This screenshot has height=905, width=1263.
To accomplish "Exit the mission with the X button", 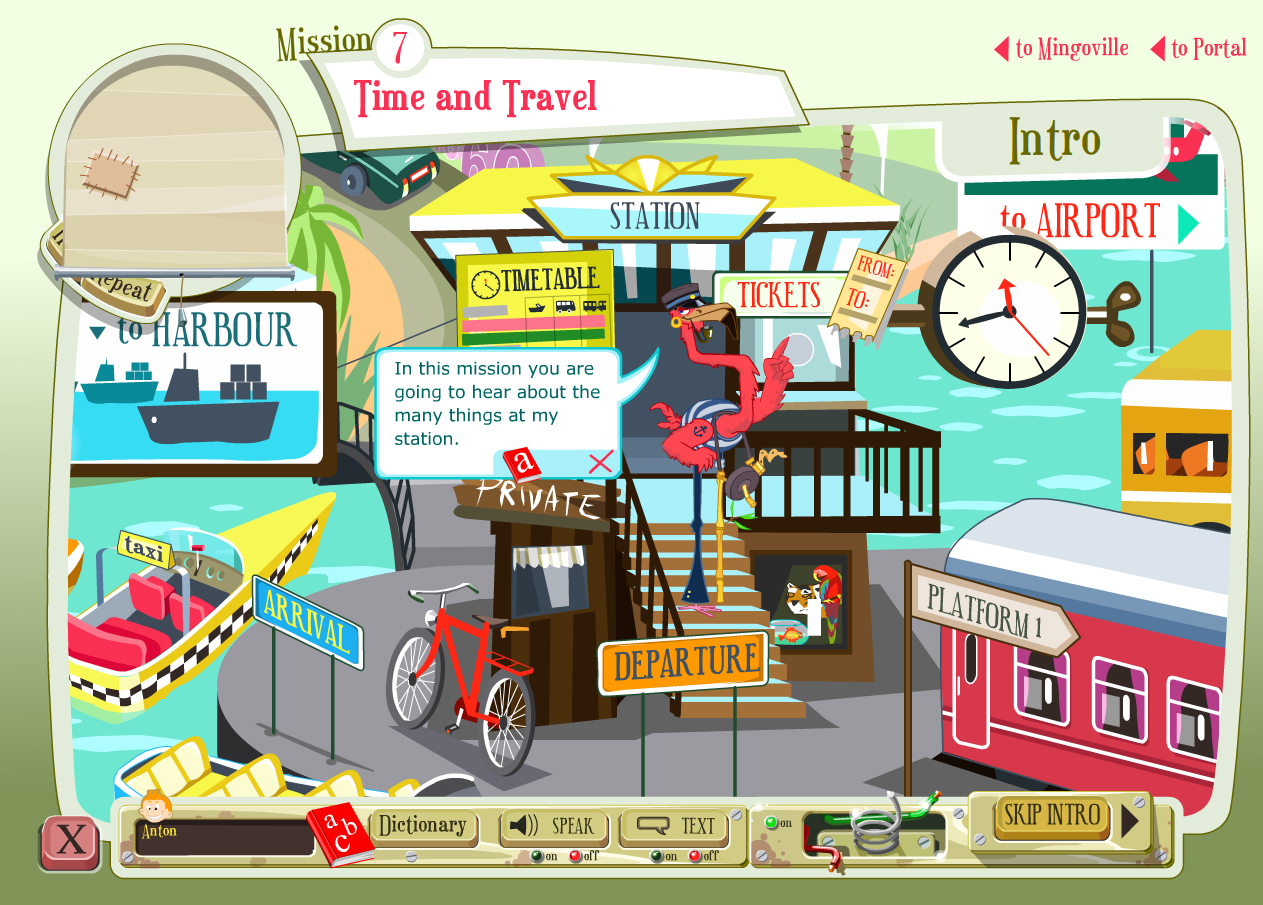I will (x=70, y=840).
